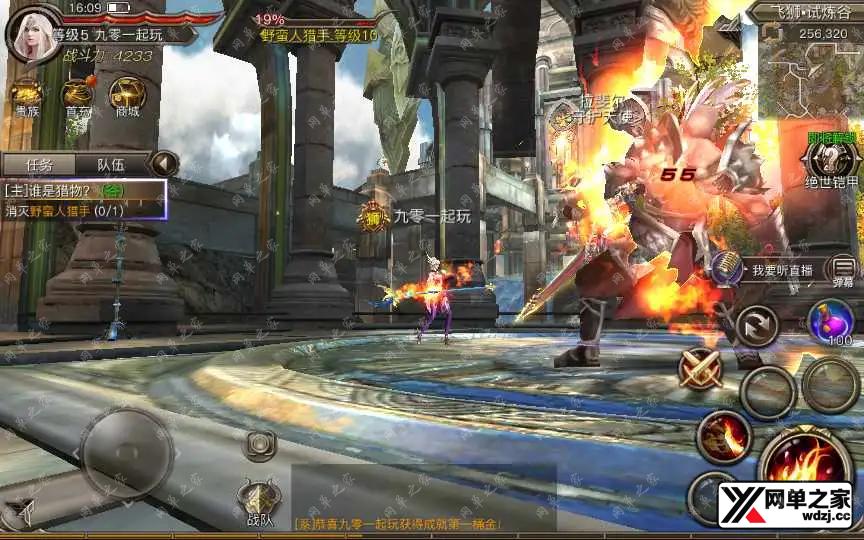Image resolution: width=864 pixels, height=540 pixels.
Task: Toggle the 弹幕 bullet comments button
Action: (844, 270)
